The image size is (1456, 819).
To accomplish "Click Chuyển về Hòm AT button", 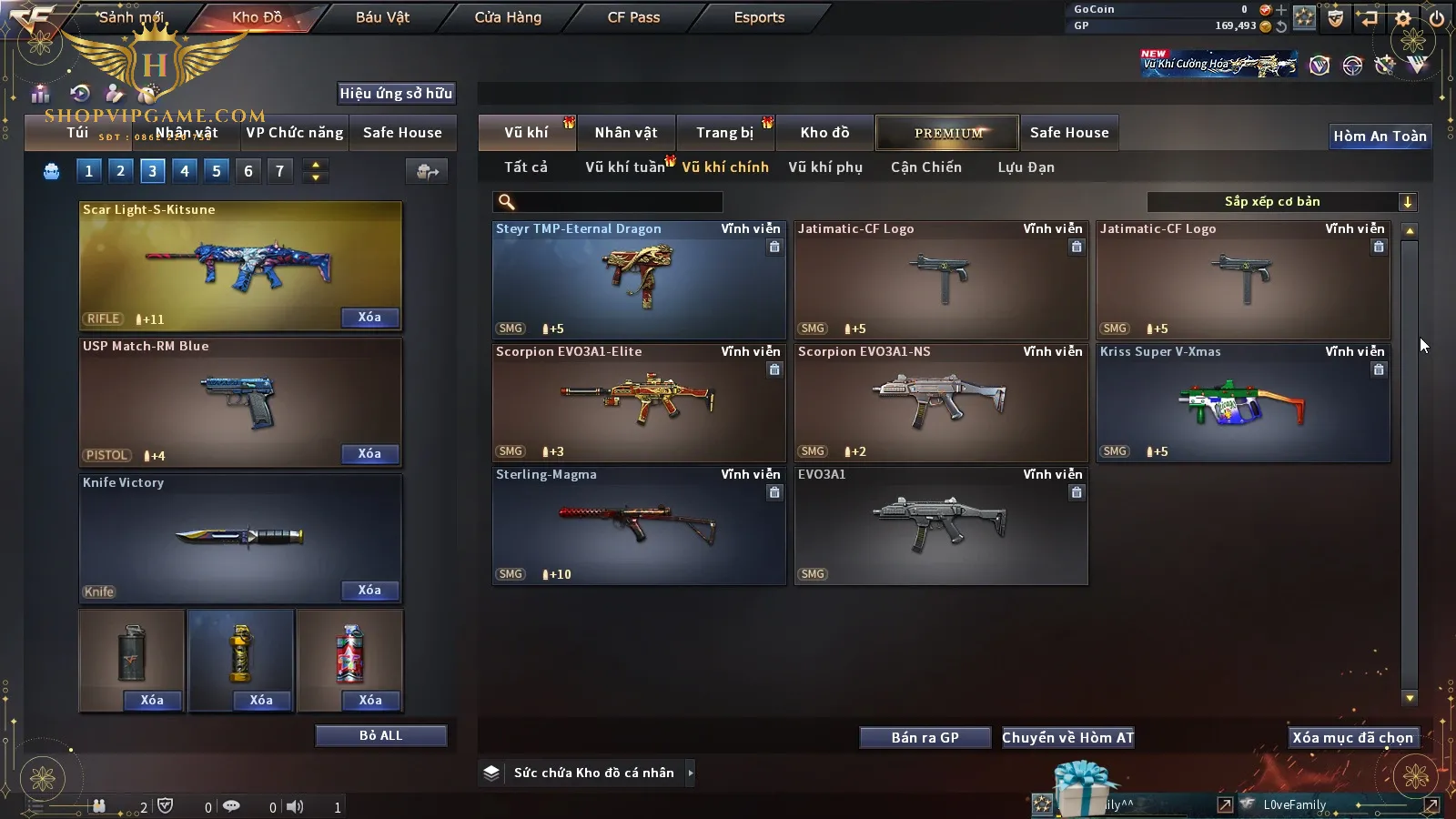I will click(x=1067, y=738).
